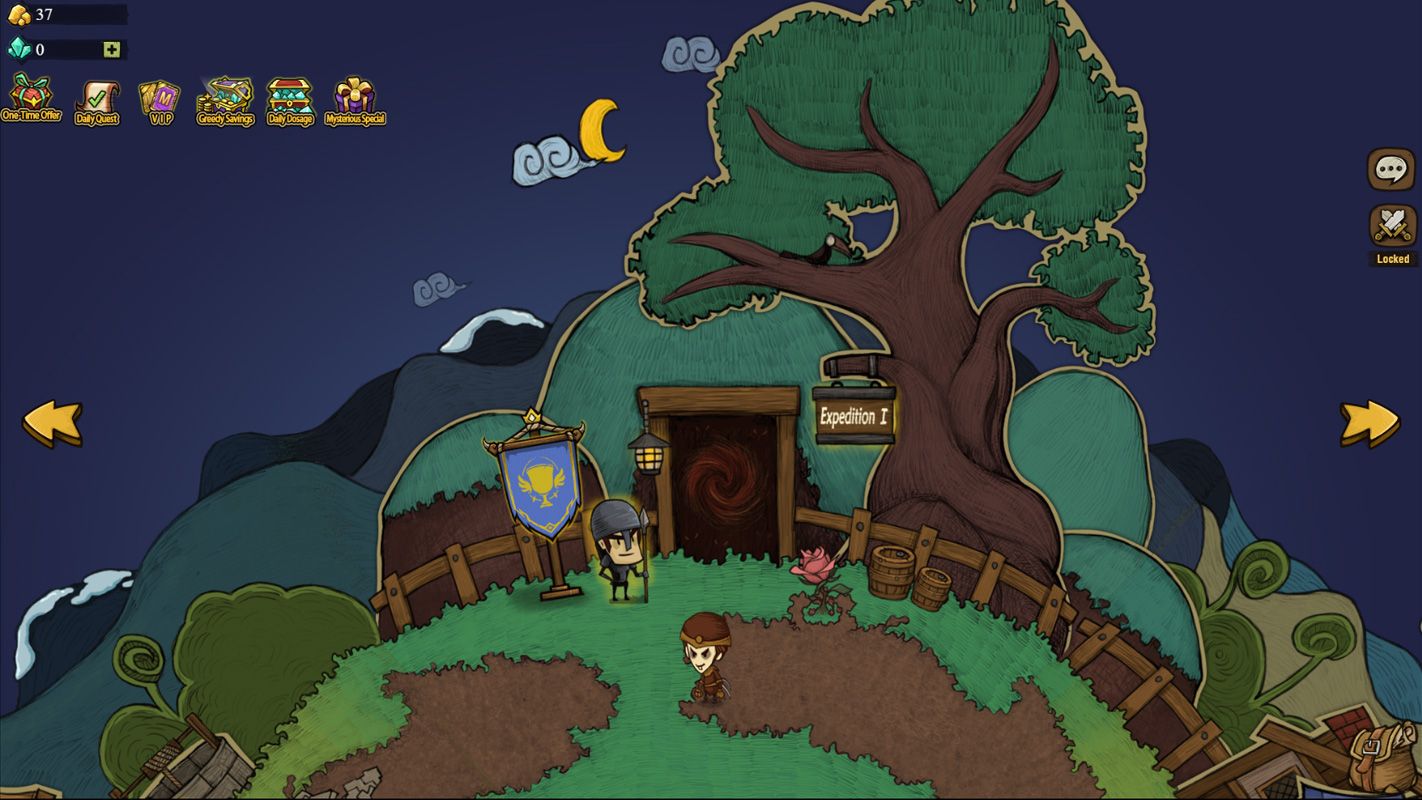
Task: Open the Greedy Savings treasure chest icon
Action: [225, 98]
